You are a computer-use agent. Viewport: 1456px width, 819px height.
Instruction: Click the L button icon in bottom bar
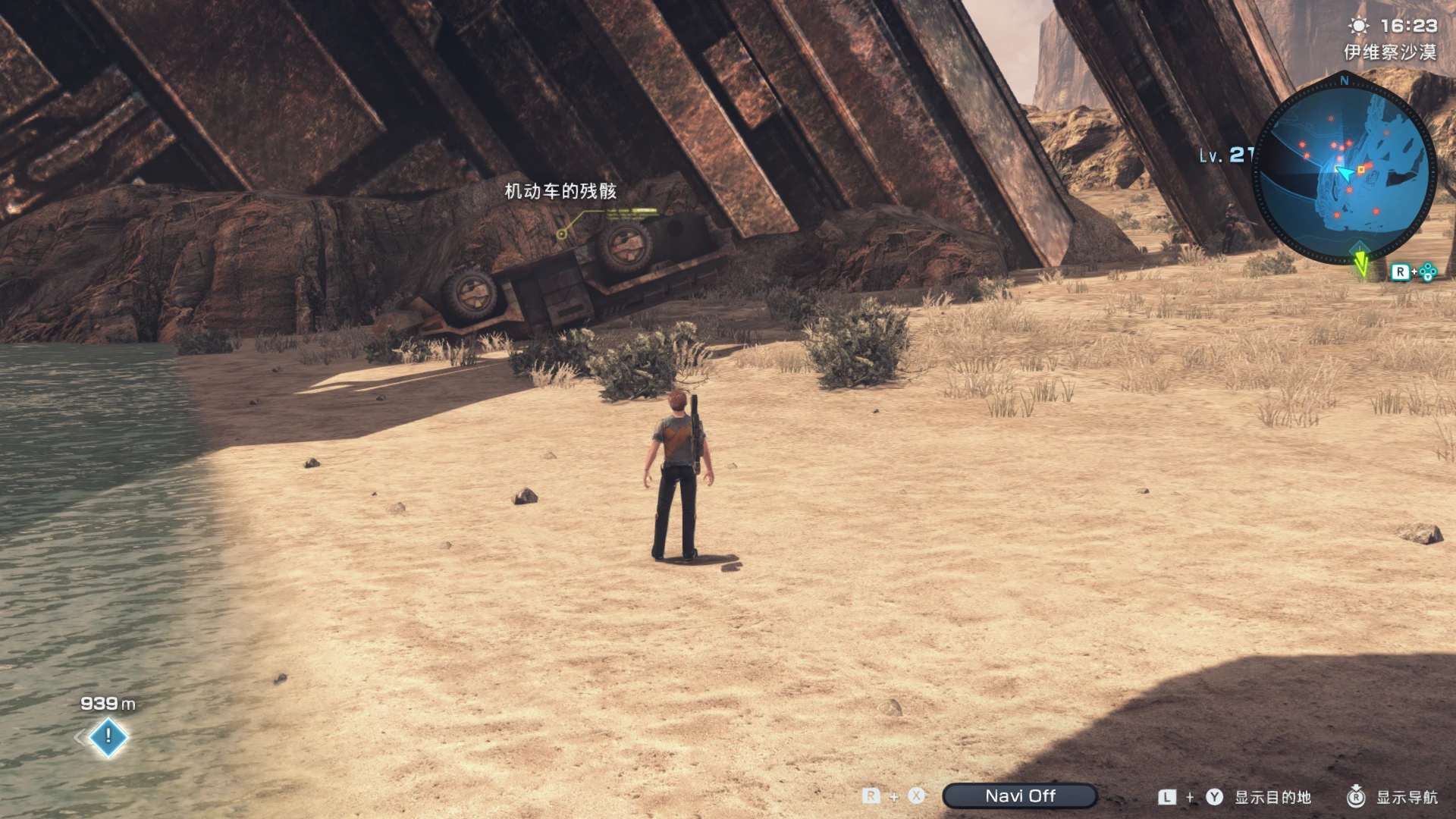(x=1166, y=796)
